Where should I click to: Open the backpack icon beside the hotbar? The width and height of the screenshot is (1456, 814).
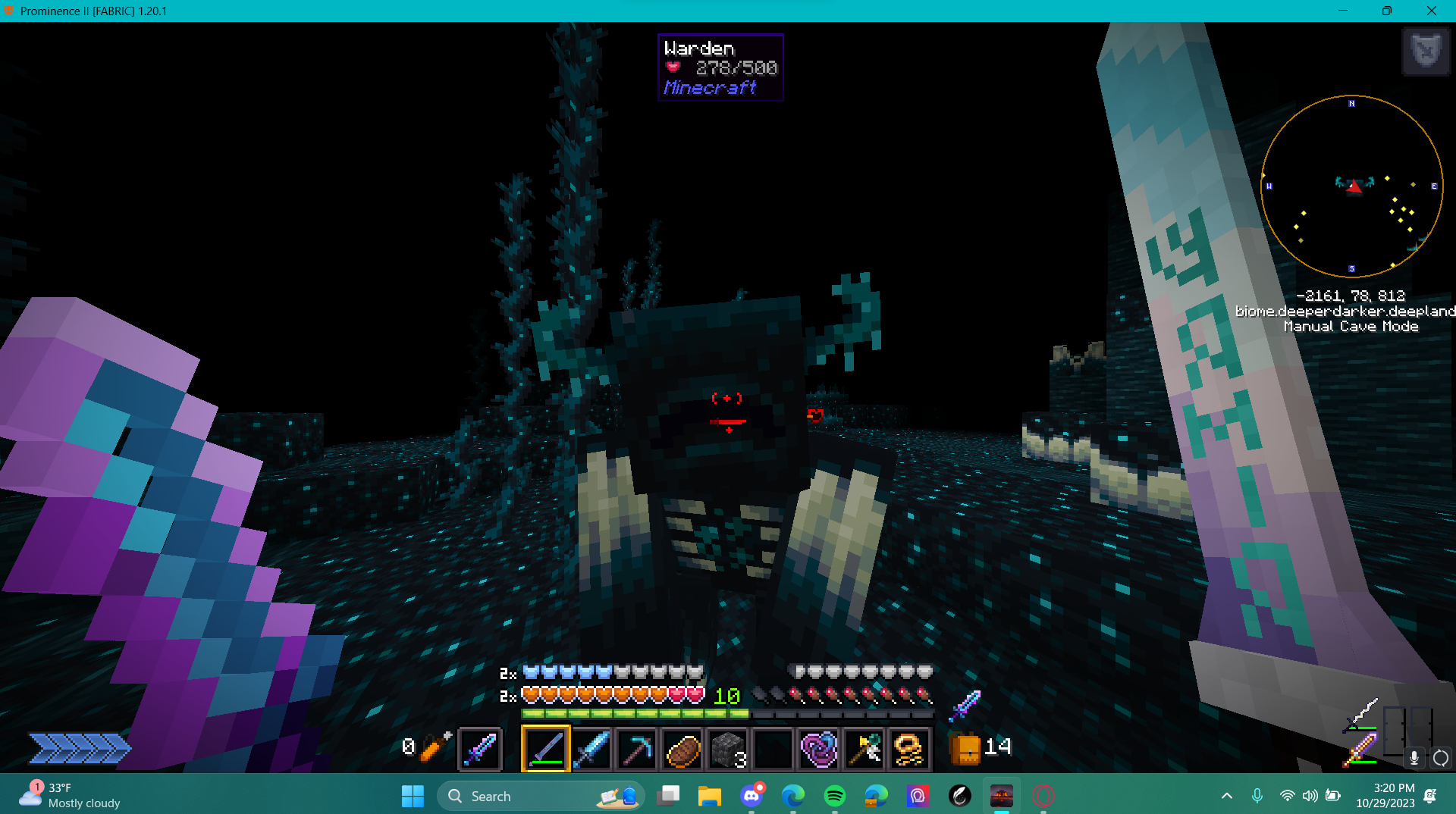tap(963, 748)
